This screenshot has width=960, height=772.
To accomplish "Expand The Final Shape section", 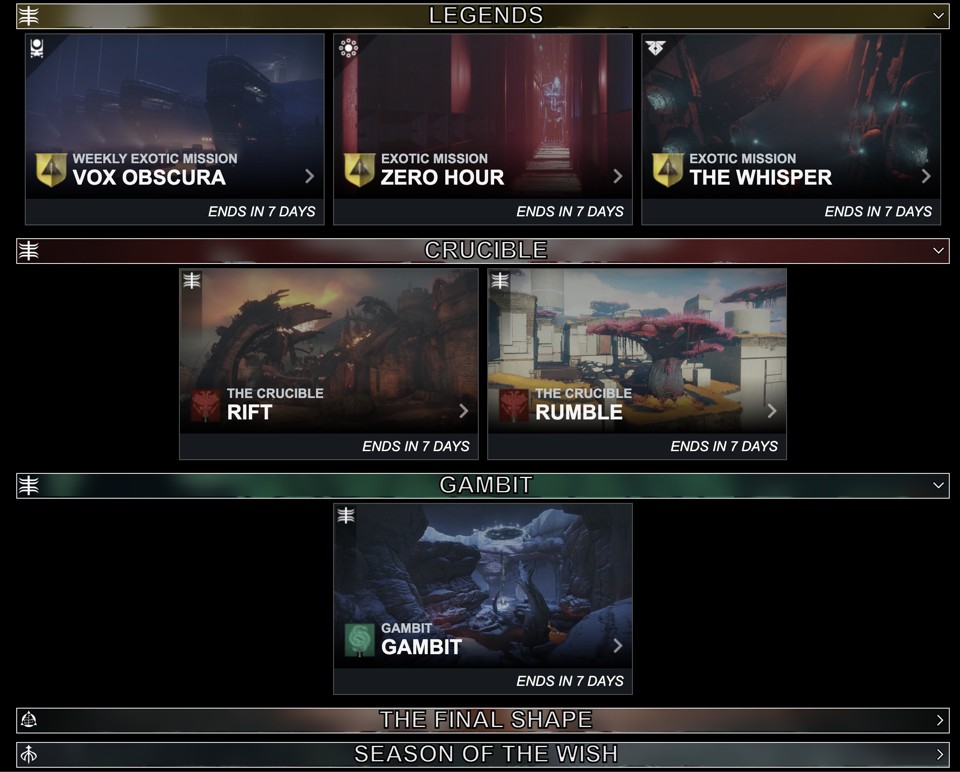I will (x=939, y=720).
